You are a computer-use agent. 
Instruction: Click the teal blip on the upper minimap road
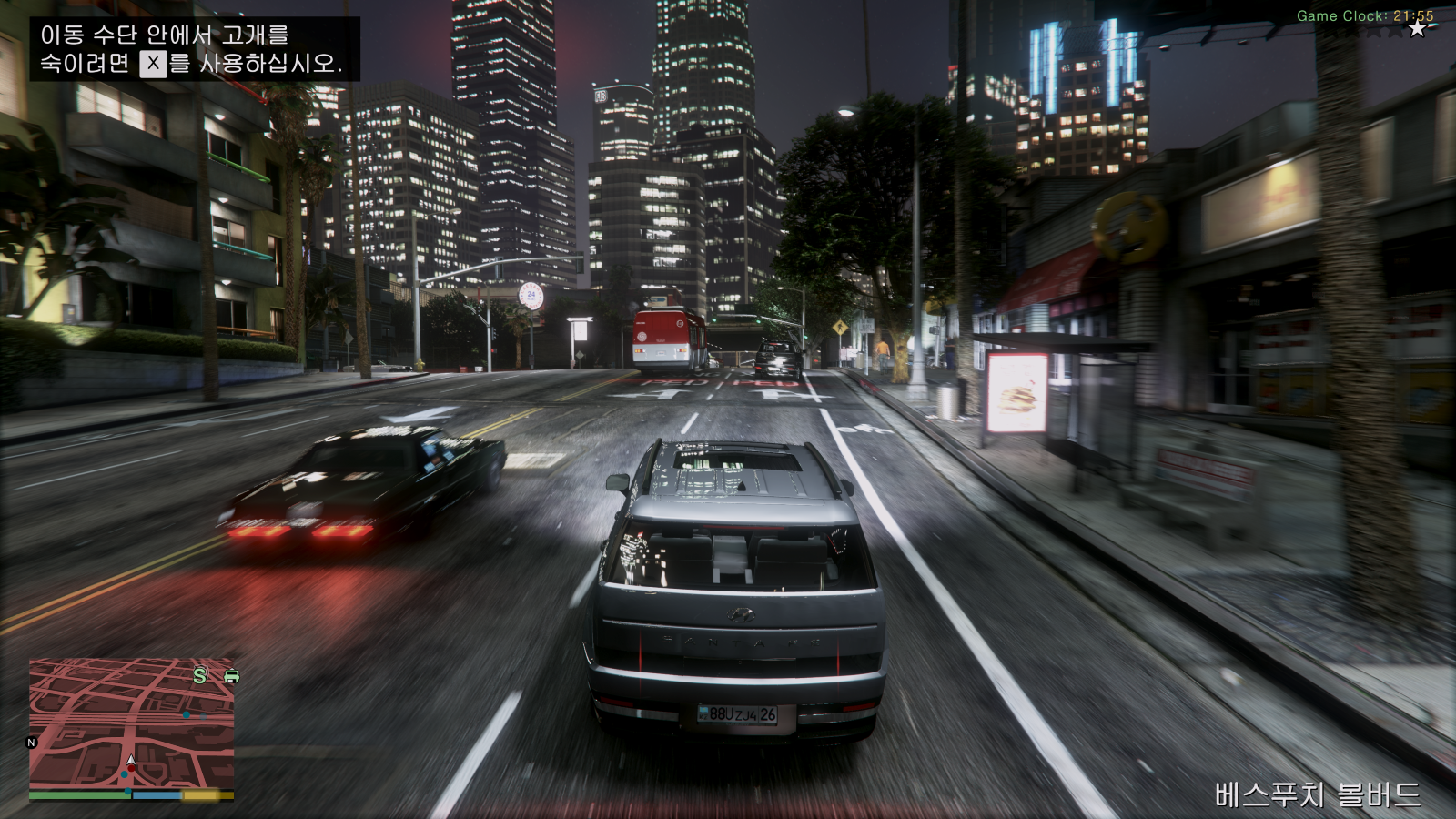[x=187, y=715]
